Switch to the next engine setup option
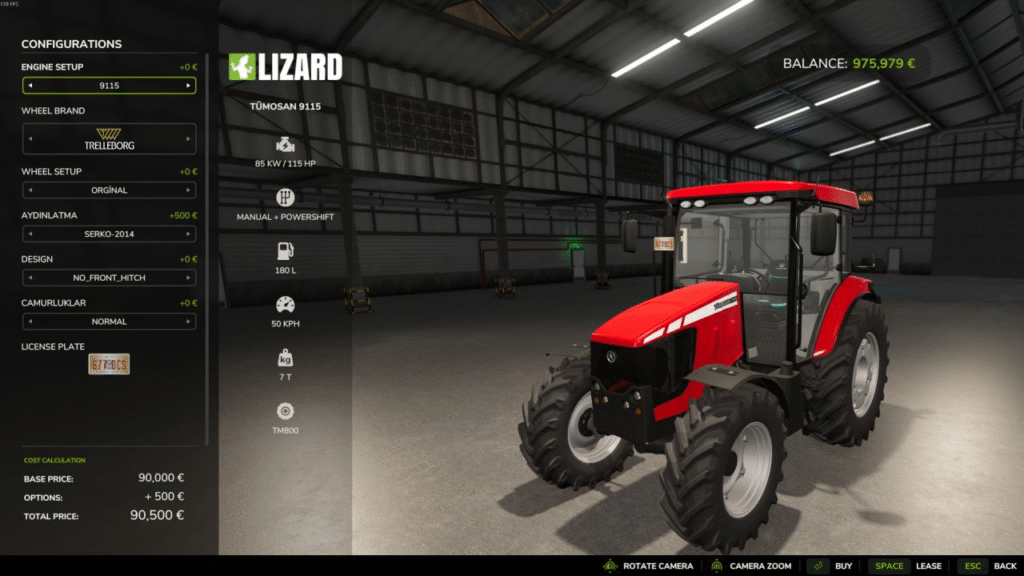This screenshot has width=1024, height=576. (188, 86)
